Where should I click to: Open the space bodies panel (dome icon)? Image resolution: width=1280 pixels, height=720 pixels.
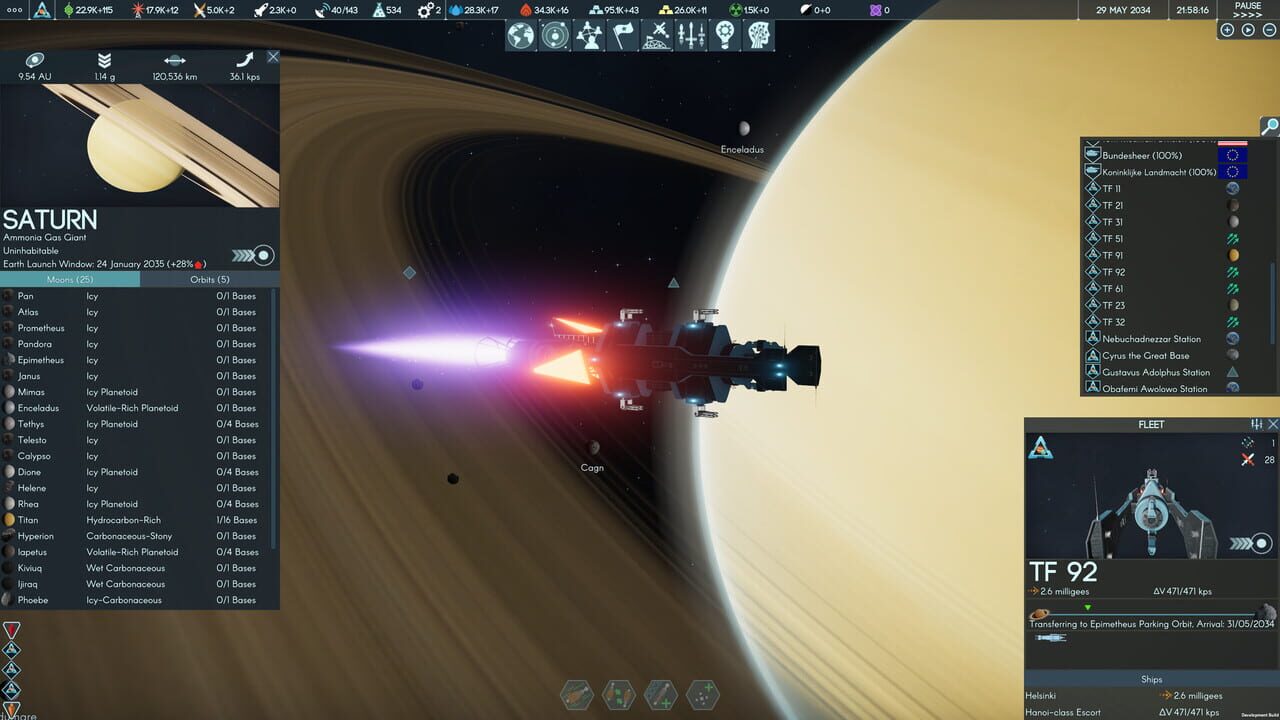(x=657, y=36)
